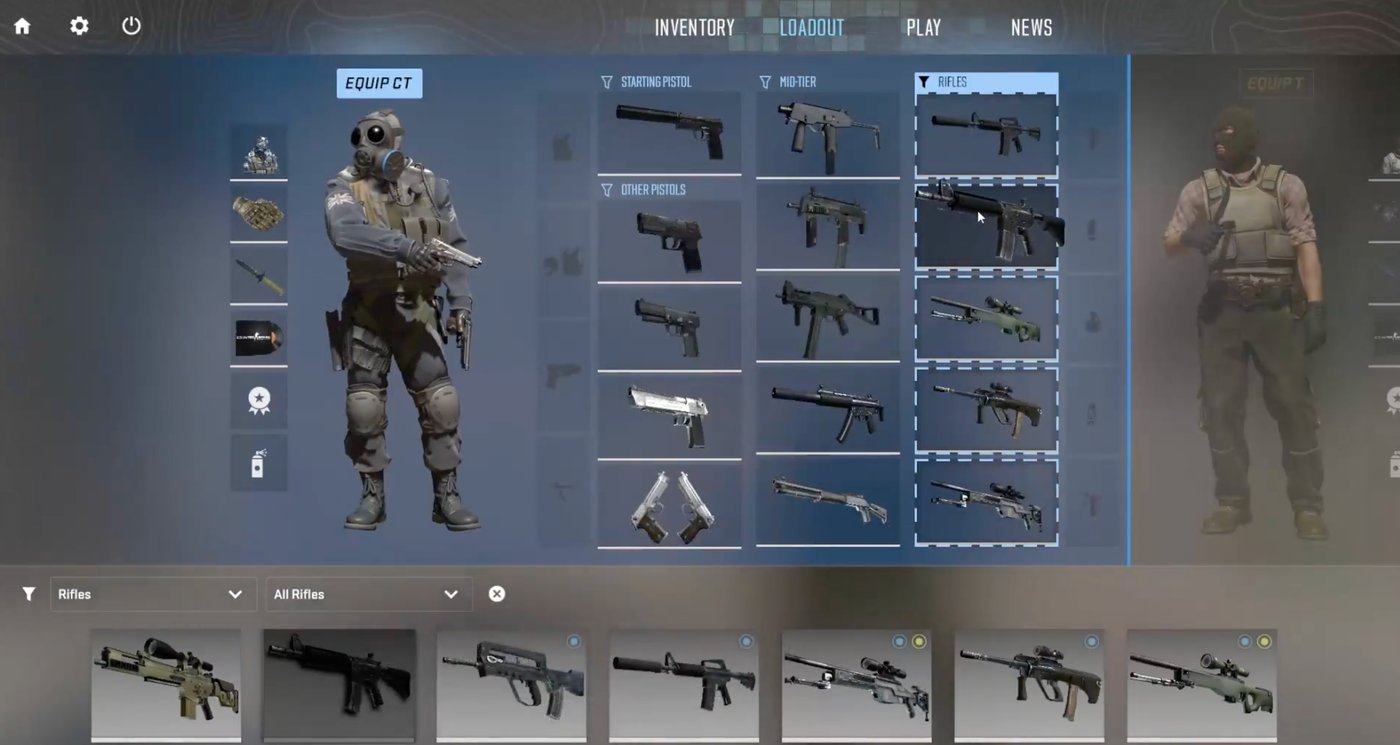The height and width of the screenshot is (745, 1400).
Task: Toggle the Rifles column filter funnel
Action: 924,82
